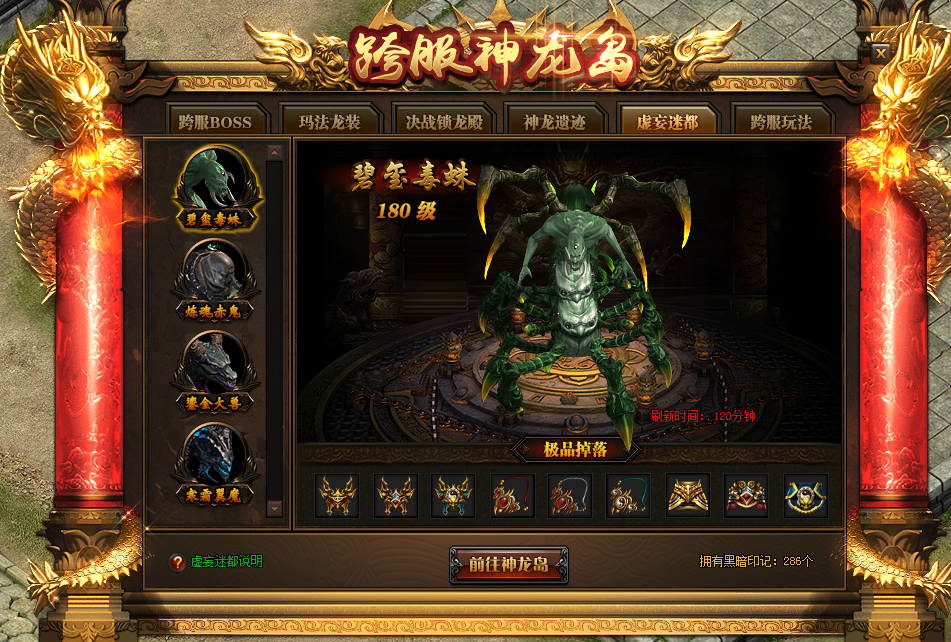Select the 决战锁龙殿 tab
This screenshot has height=642, width=951.
pos(441,122)
